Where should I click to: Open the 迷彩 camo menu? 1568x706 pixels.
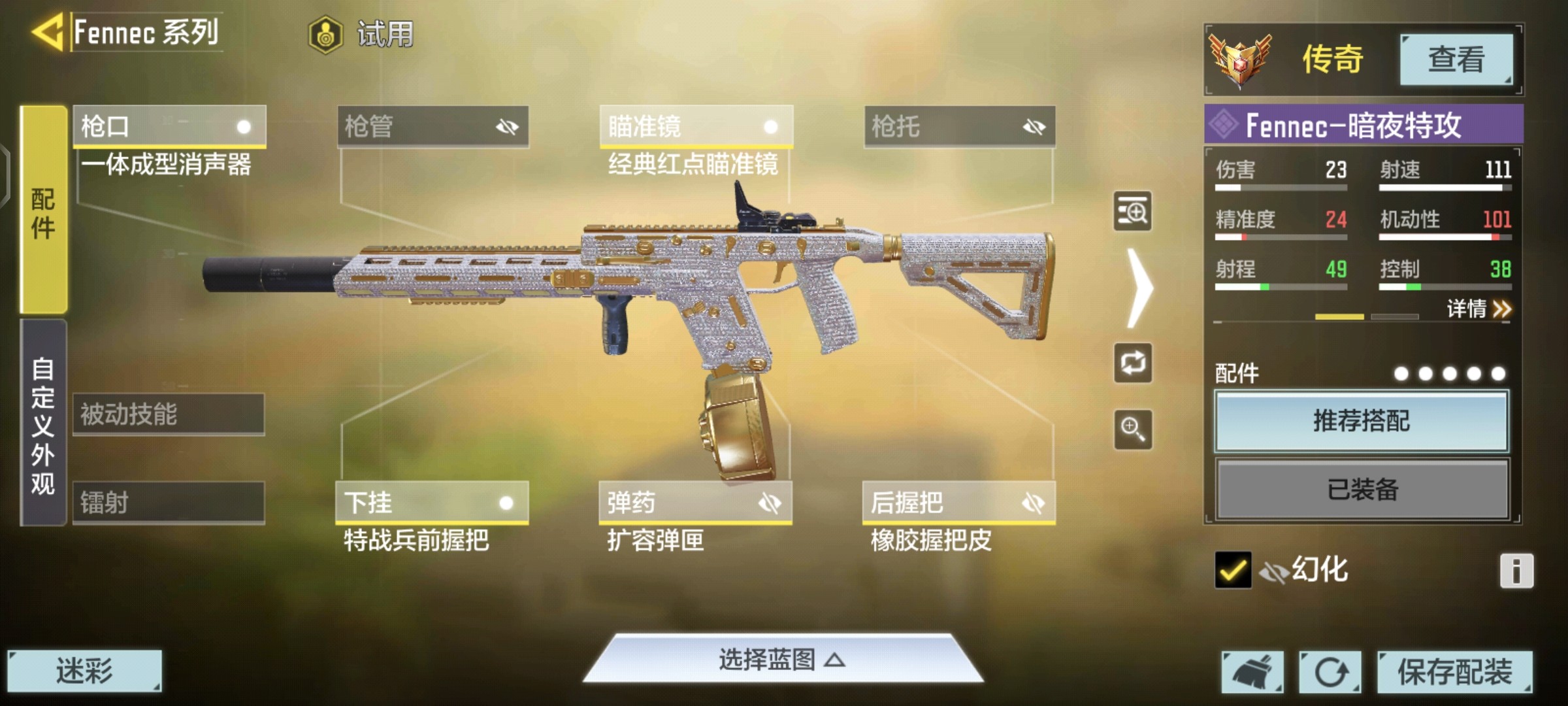coord(84,671)
